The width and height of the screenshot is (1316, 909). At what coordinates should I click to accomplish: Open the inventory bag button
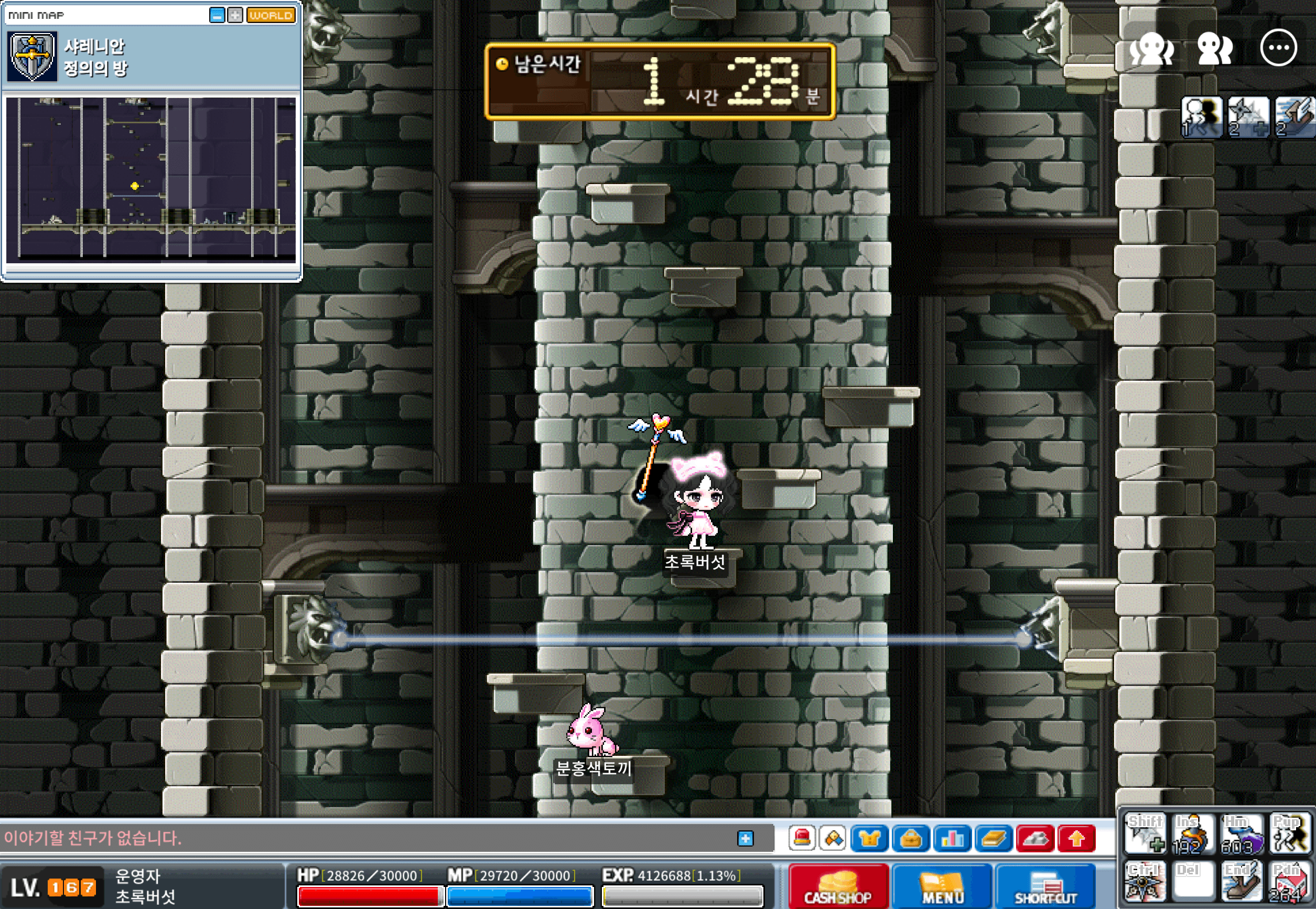click(x=910, y=838)
